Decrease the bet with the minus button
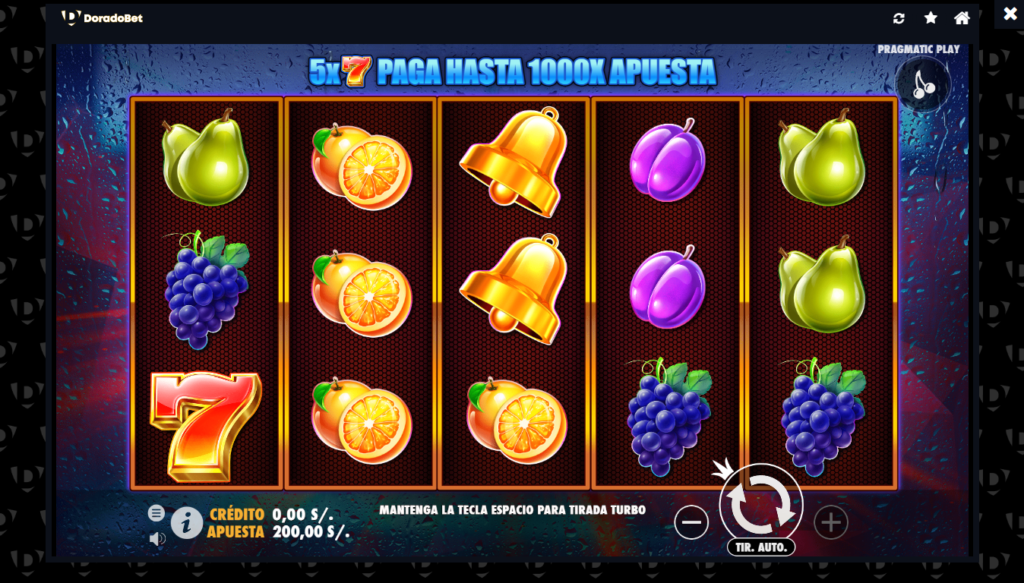Image resolution: width=1024 pixels, height=583 pixels. pyautogui.click(x=691, y=521)
